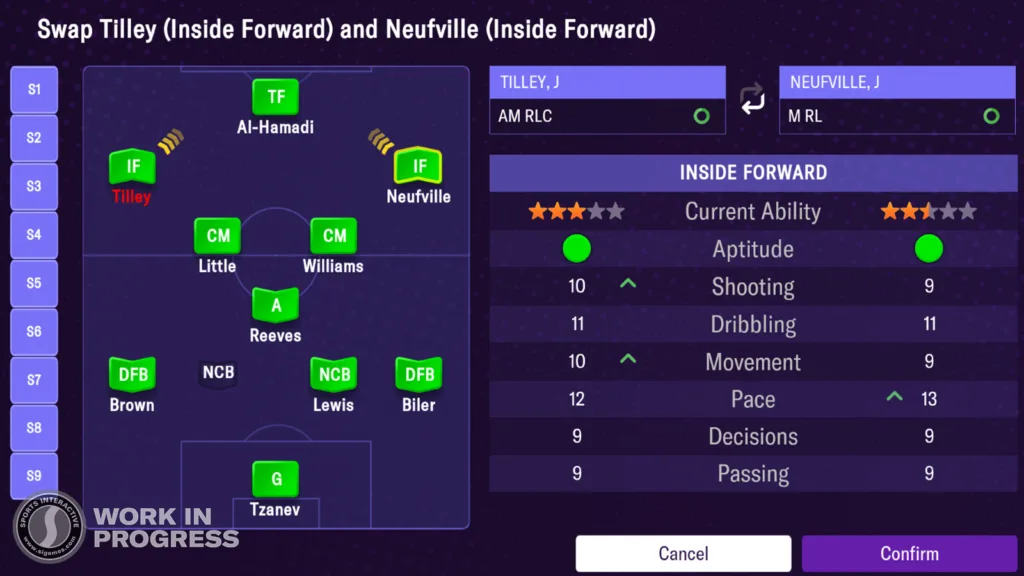Click the empty NCB position
Screen dimensions: 1024x576
click(x=218, y=374)
